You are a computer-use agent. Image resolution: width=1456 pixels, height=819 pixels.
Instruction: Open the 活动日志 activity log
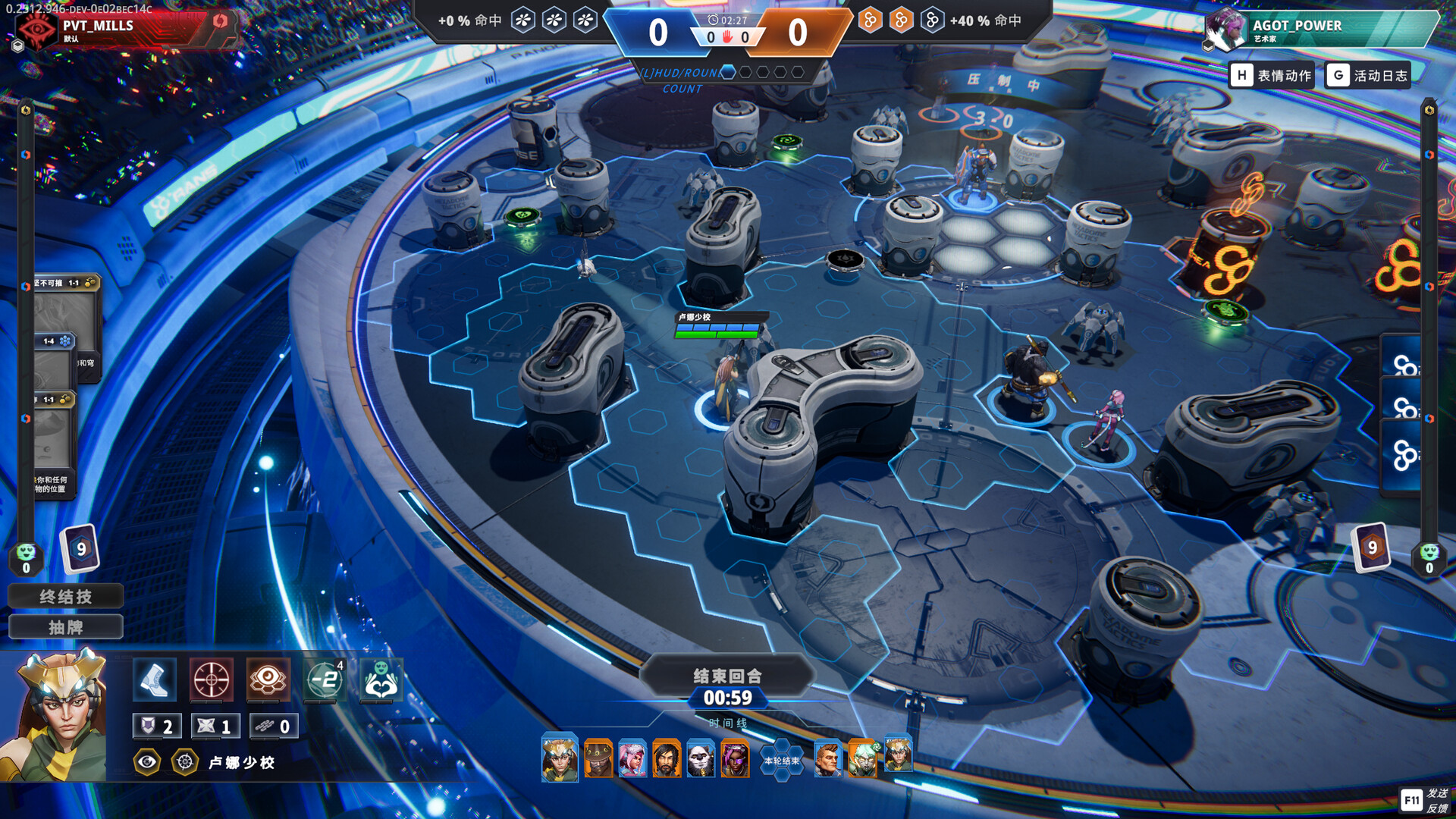(x=1368, y=75)
